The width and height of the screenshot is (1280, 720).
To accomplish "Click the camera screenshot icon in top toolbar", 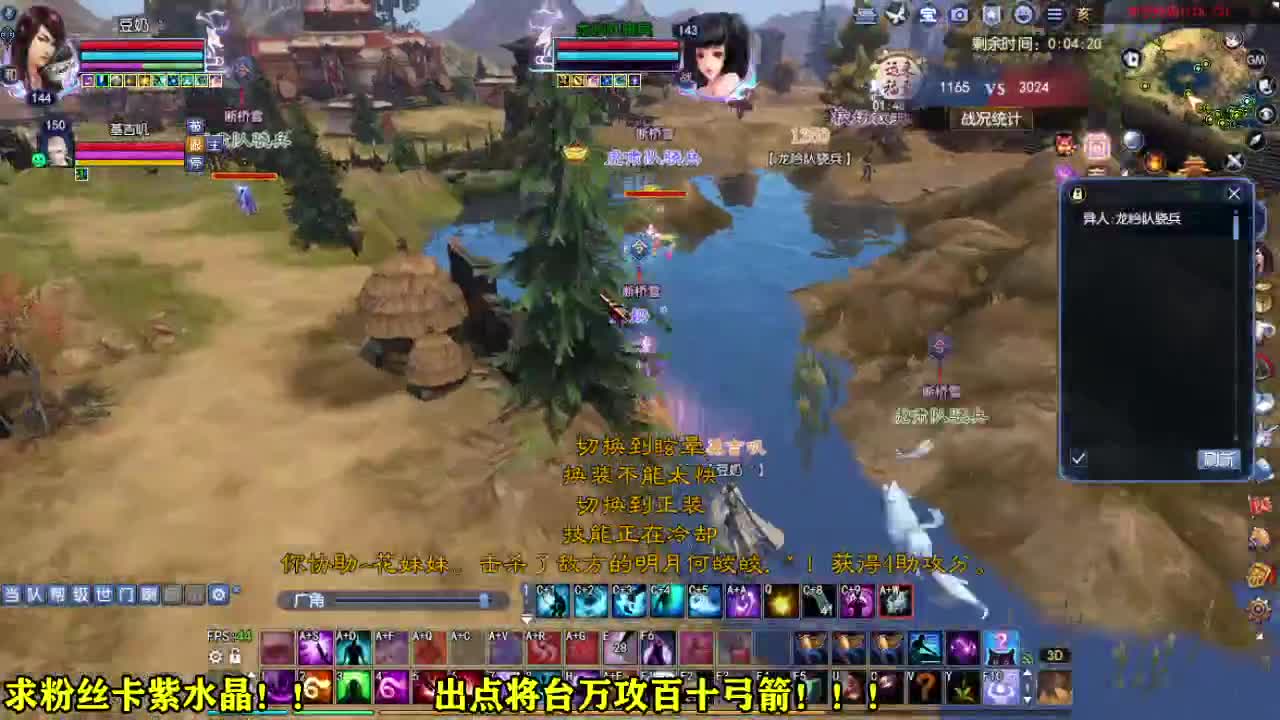I will coord(958,15).
